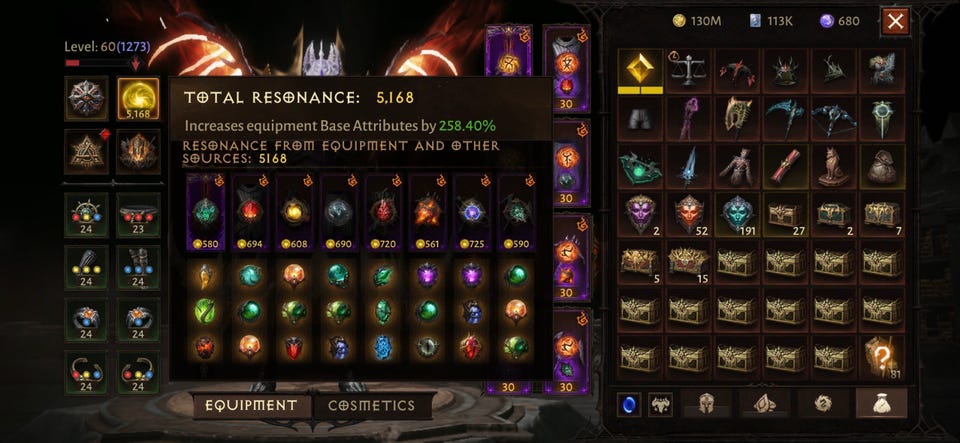Select the Equipment tab
Image resolution: width=960 pixels, height=443 pixels.
coord(251,406)
